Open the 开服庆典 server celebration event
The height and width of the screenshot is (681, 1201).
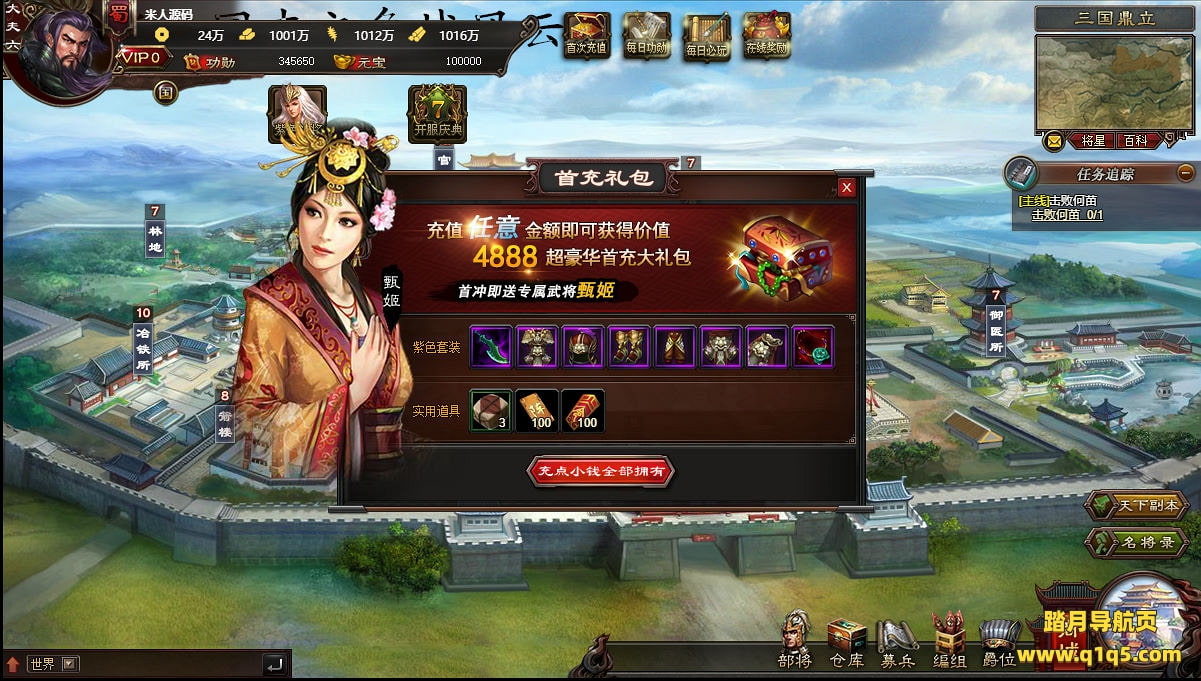click(438, 112)
